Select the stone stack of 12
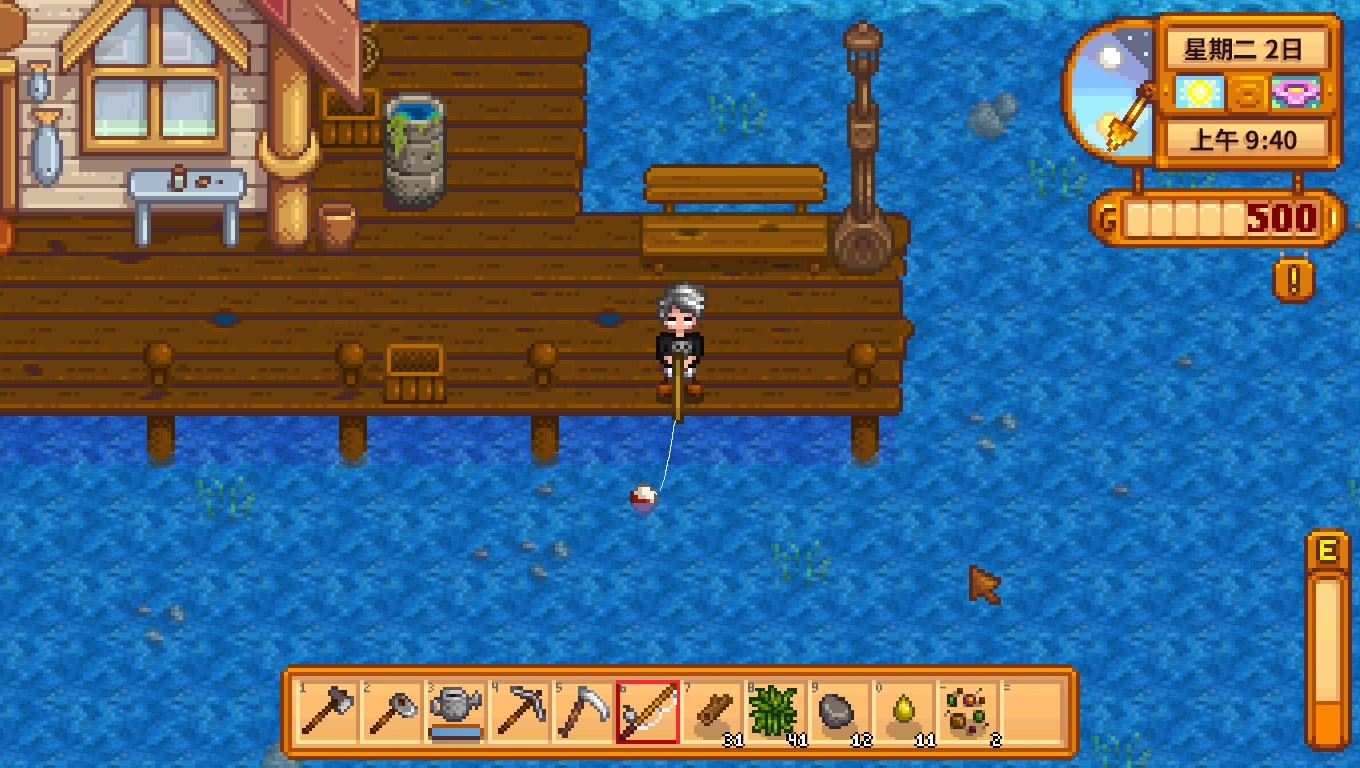The image size is (1360, 768). tap(839, 712)
